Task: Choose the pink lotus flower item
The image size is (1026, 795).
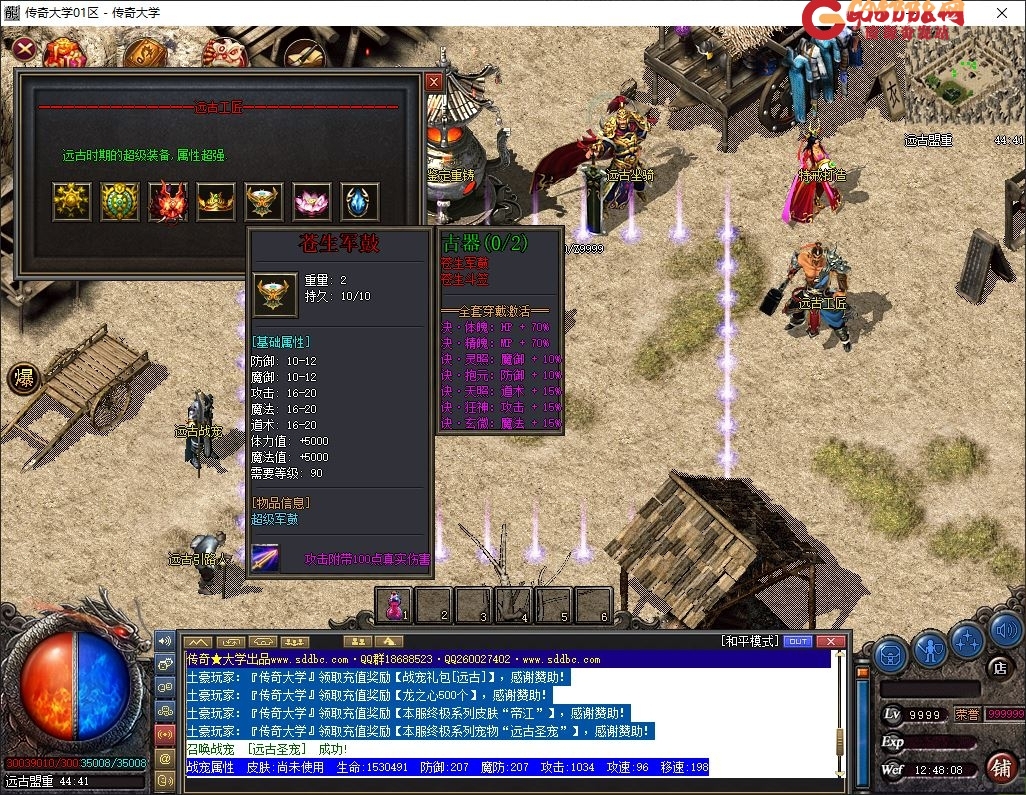Action: click(x=312, y=202)
